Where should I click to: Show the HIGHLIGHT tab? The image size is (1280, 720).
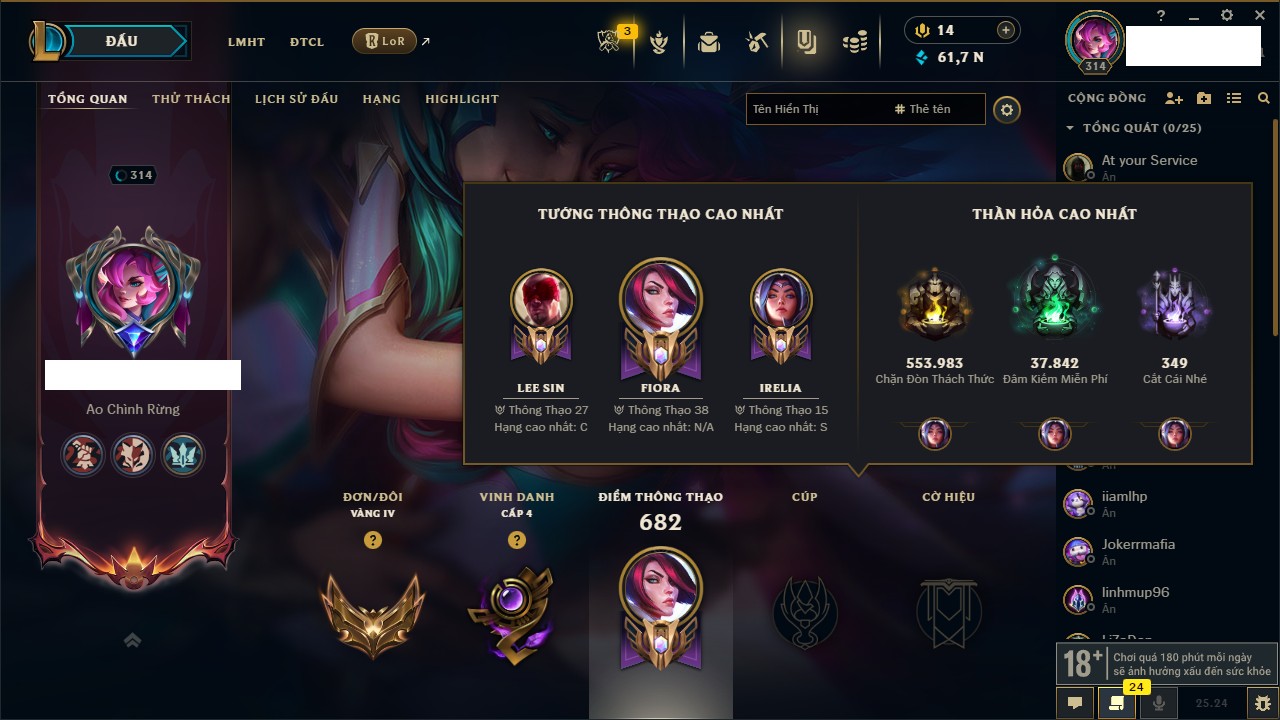point(462,99)
